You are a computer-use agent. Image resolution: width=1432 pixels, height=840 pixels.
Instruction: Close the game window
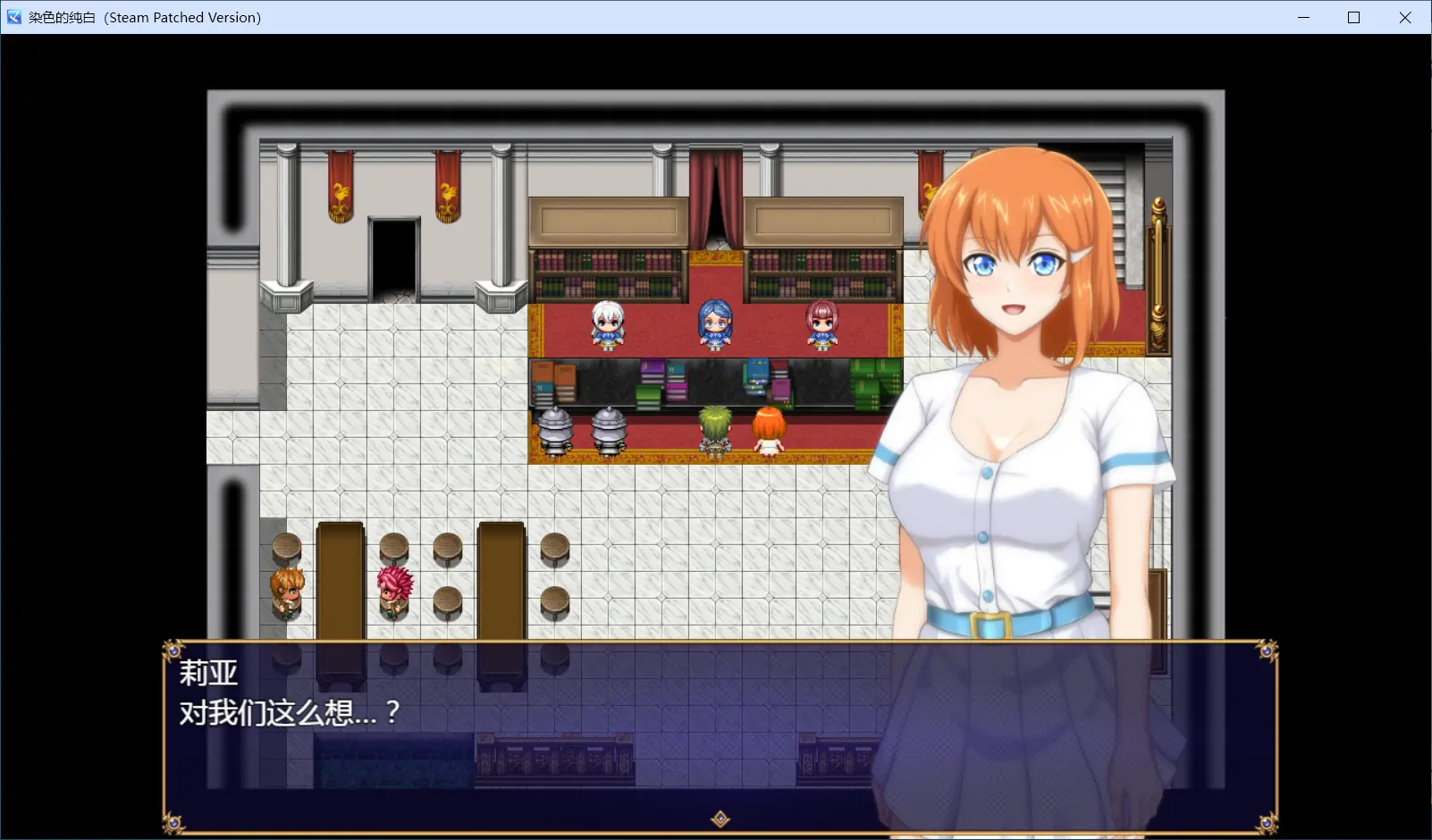[1405, 18]
